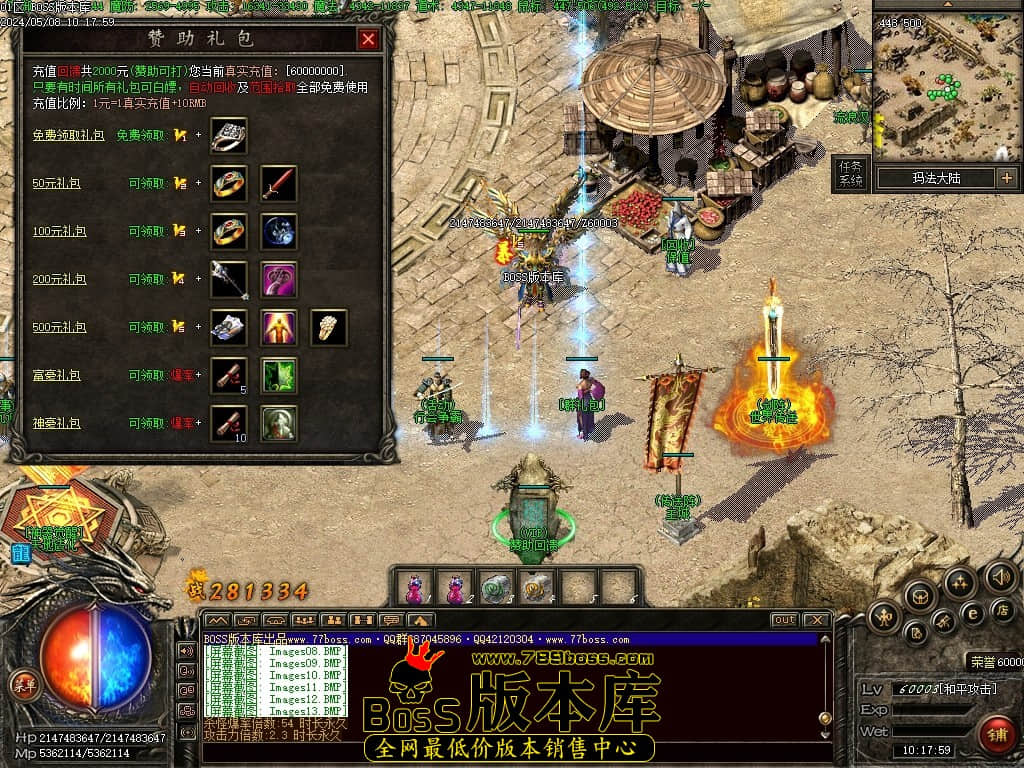Inspect the red sword reward in the 50元 row

click(x=279, y=184)
